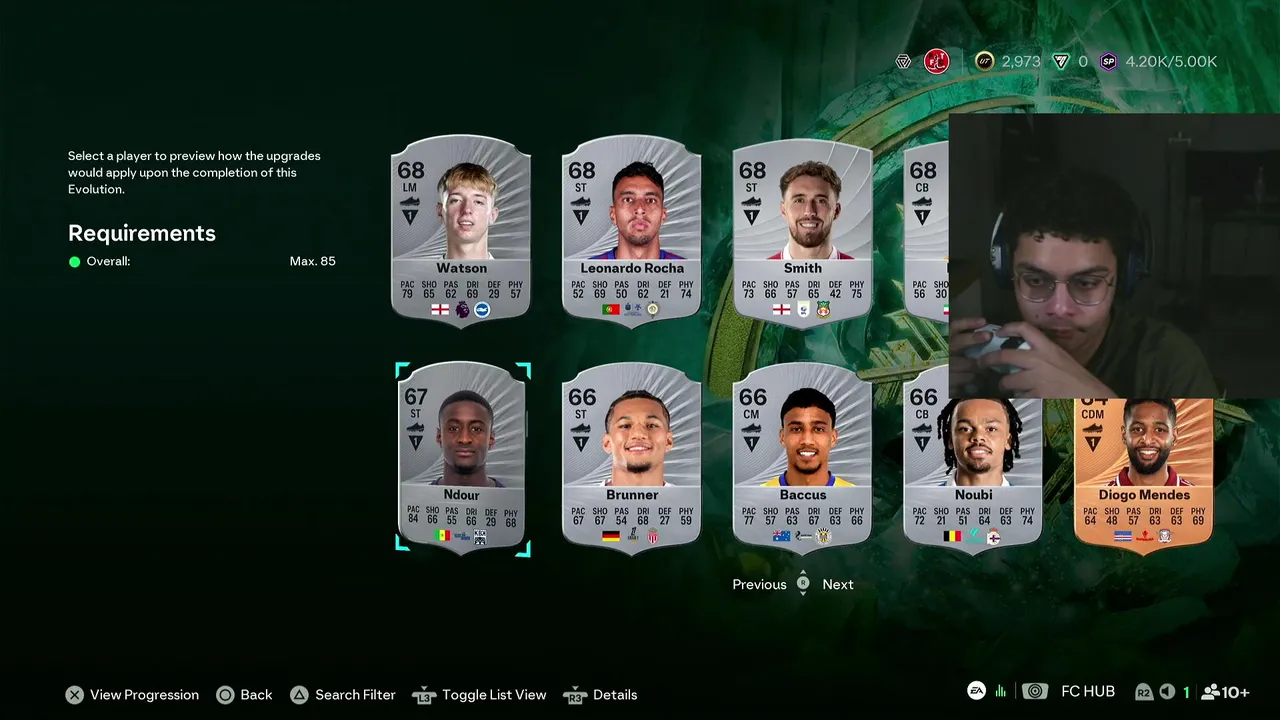Open View Progression for the evolution
This screenshot has height=720, width=1280.
coord(132,695)
